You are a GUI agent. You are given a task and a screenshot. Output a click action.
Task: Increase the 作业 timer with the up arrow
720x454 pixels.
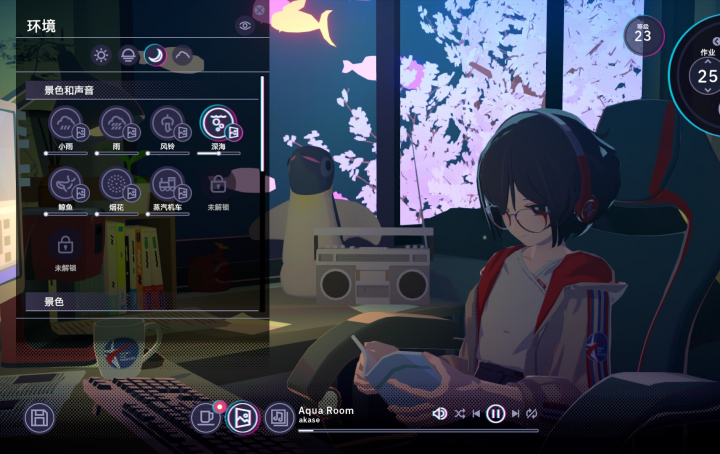(707, 60)
